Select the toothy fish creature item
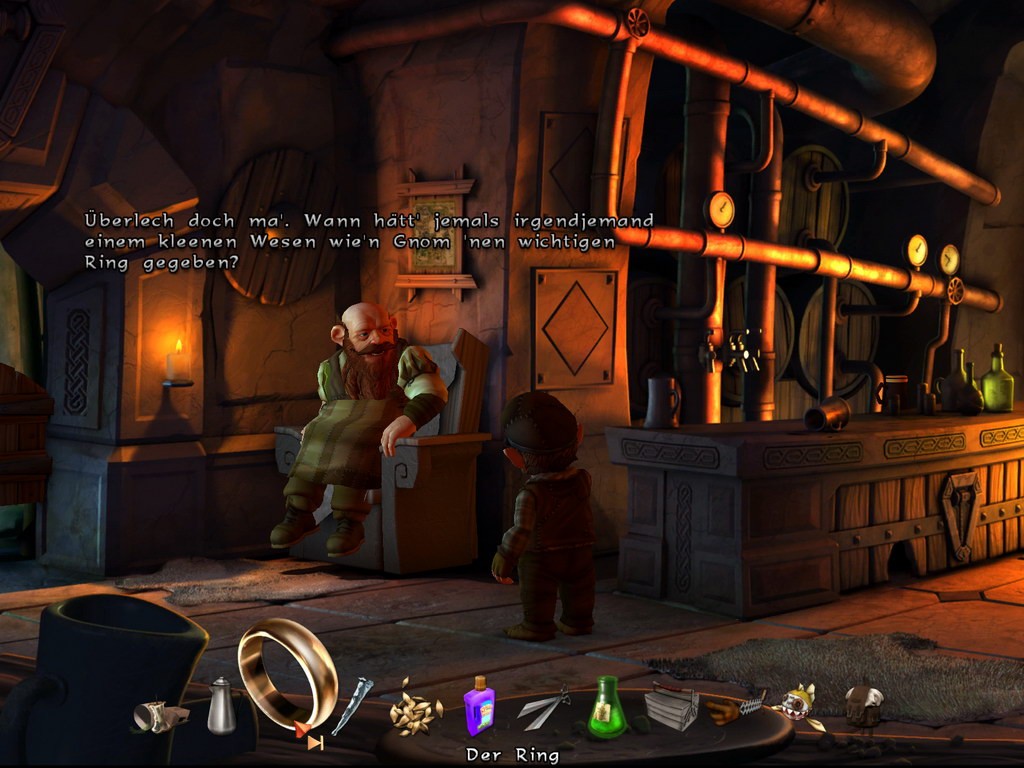The image size is (1024, 768). 798,704
